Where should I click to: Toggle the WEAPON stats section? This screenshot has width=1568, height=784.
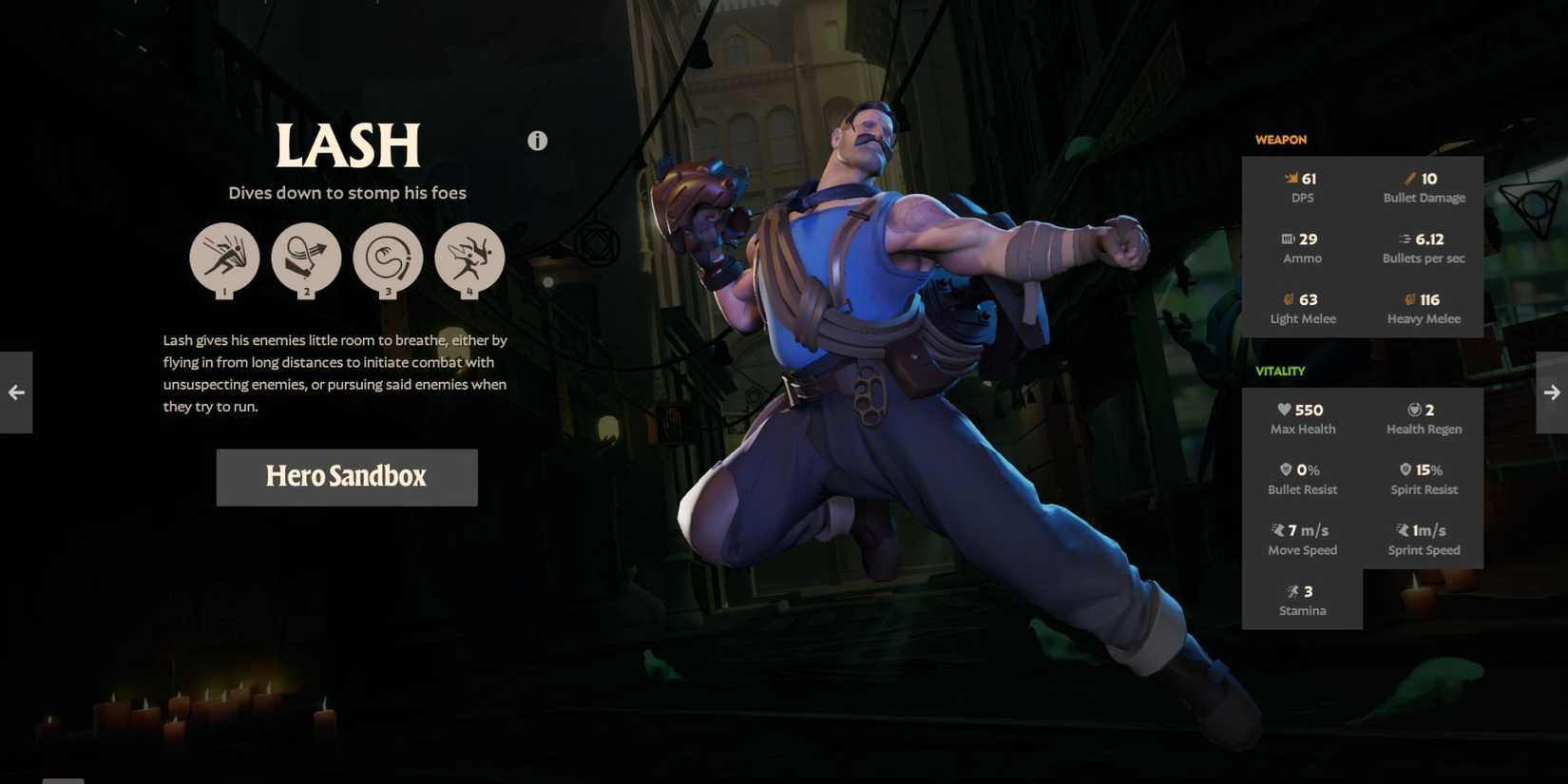pos(1281,139)
